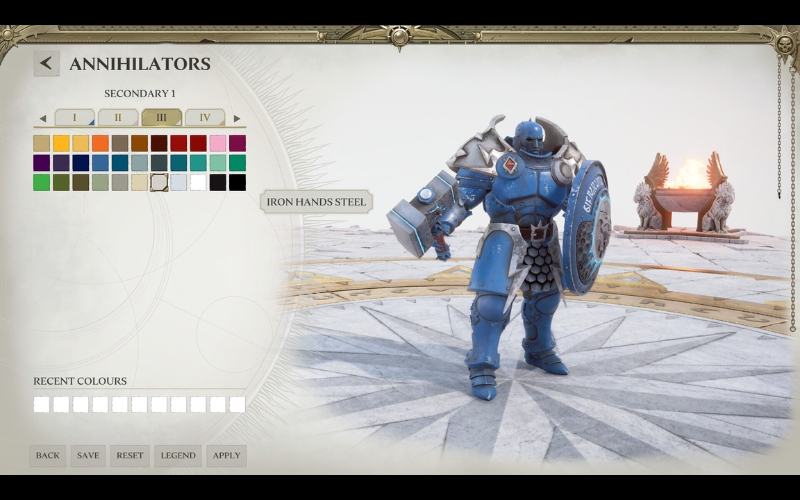The image size is (800, 500).
Task: Go back using the arrow beside Annihilators
Action: 46,64
